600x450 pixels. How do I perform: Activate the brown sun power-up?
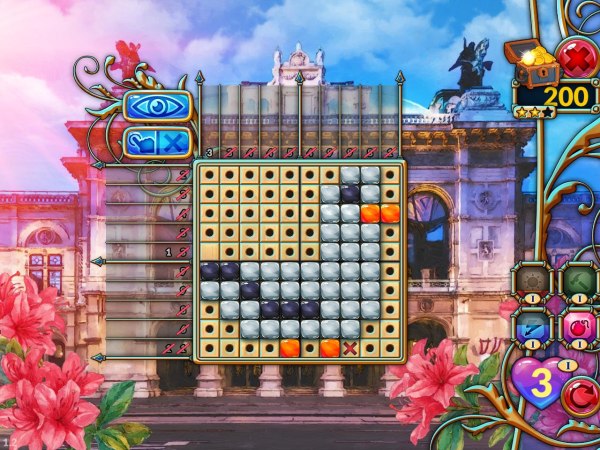click(530, 279)
